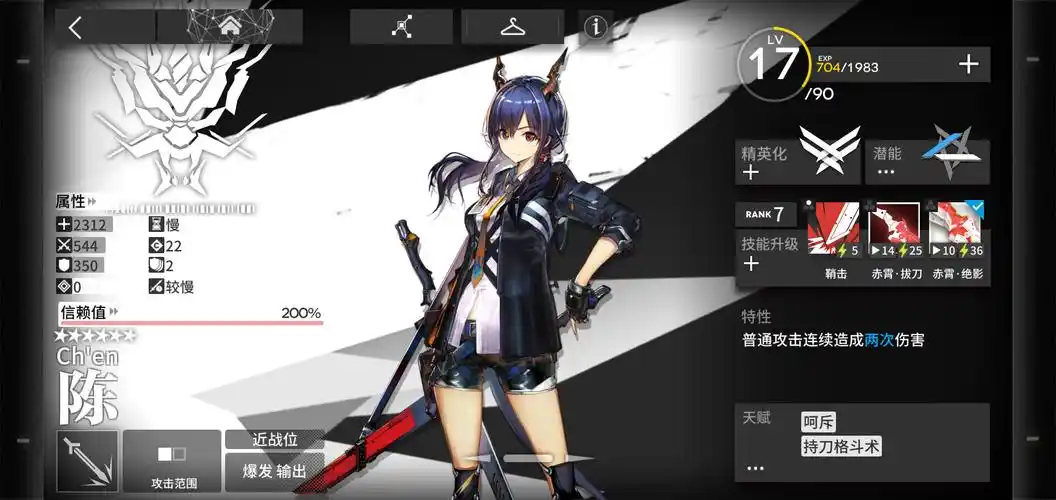This screenshot has width=1056, height=500.
Task: Select the 赤霄·绝影 skill icon
Action: coord(957,229)
